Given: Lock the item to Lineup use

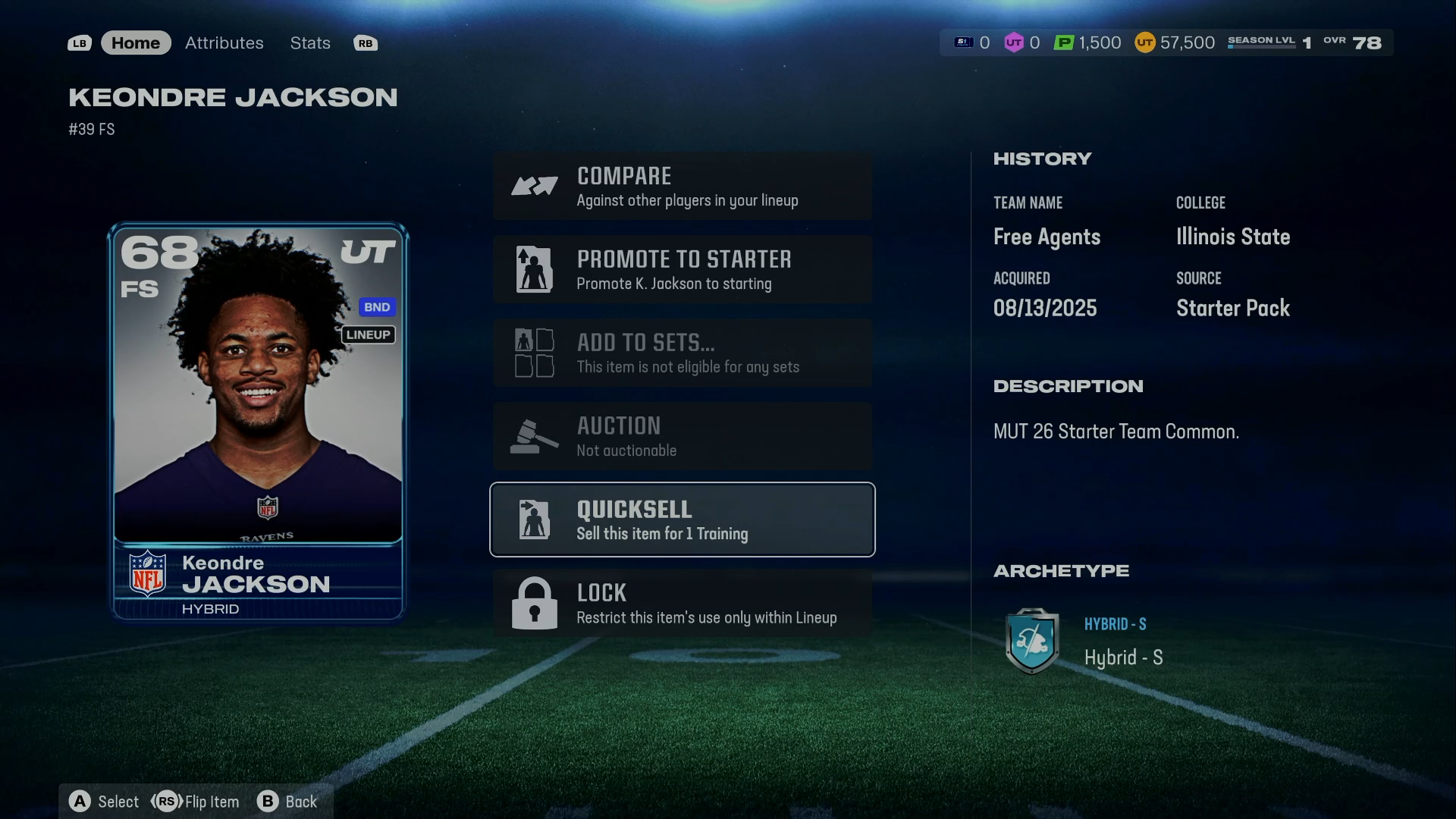Looking at the screenshot, I should pos(682,604).
